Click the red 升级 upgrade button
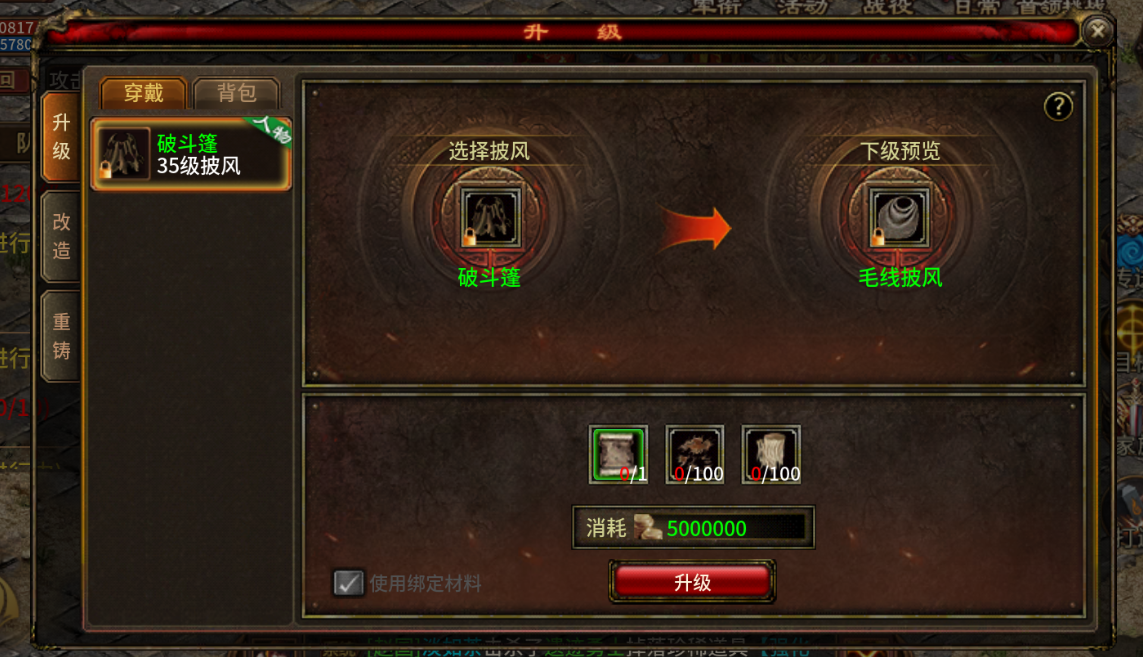The image size is (1143, 657). [x=692, y=582]
